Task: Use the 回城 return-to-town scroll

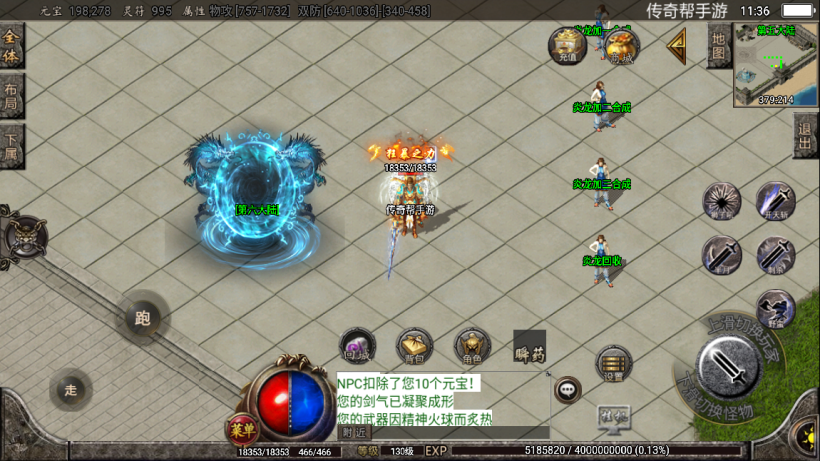Action: 357,346
